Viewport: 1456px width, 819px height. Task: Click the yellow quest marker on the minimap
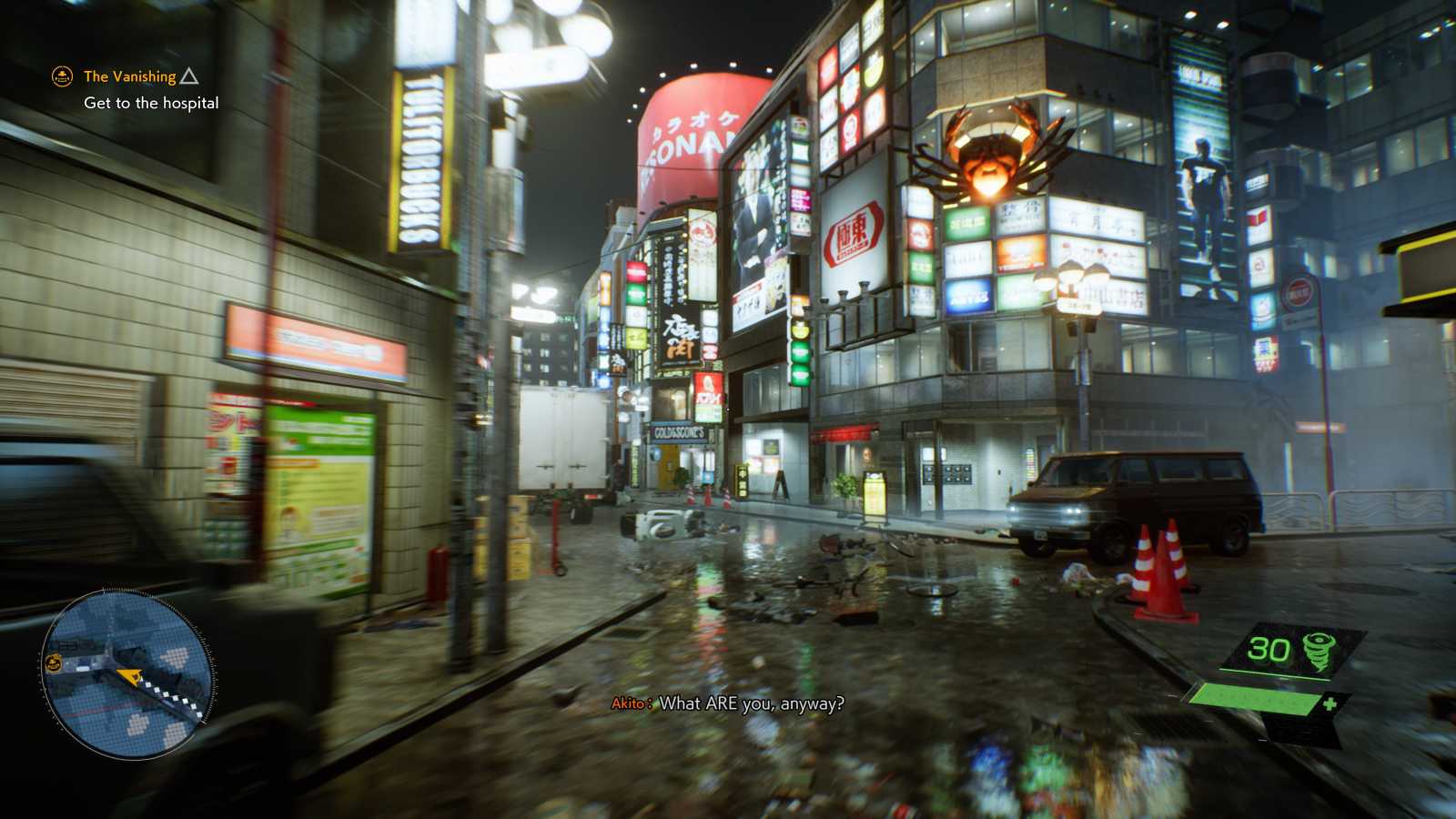point(55,662)
